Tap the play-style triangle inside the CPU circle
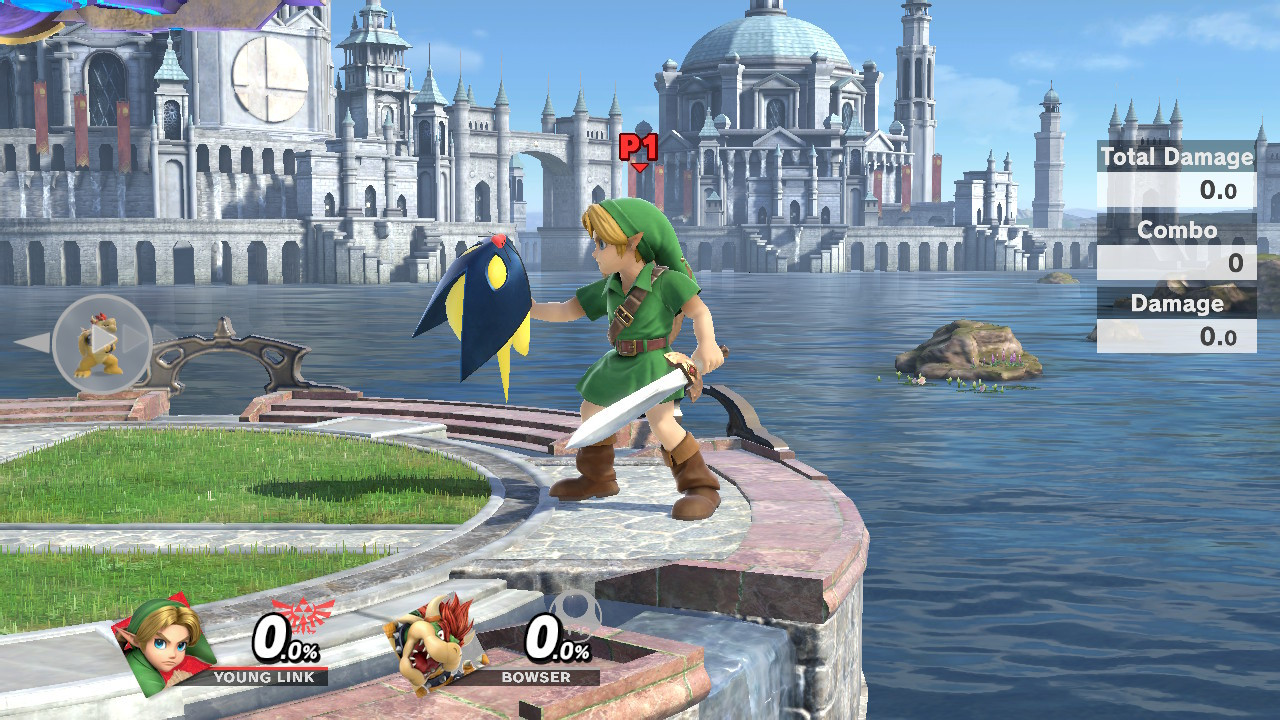This screenshot has width=1280, height=720. coord(103,340)
